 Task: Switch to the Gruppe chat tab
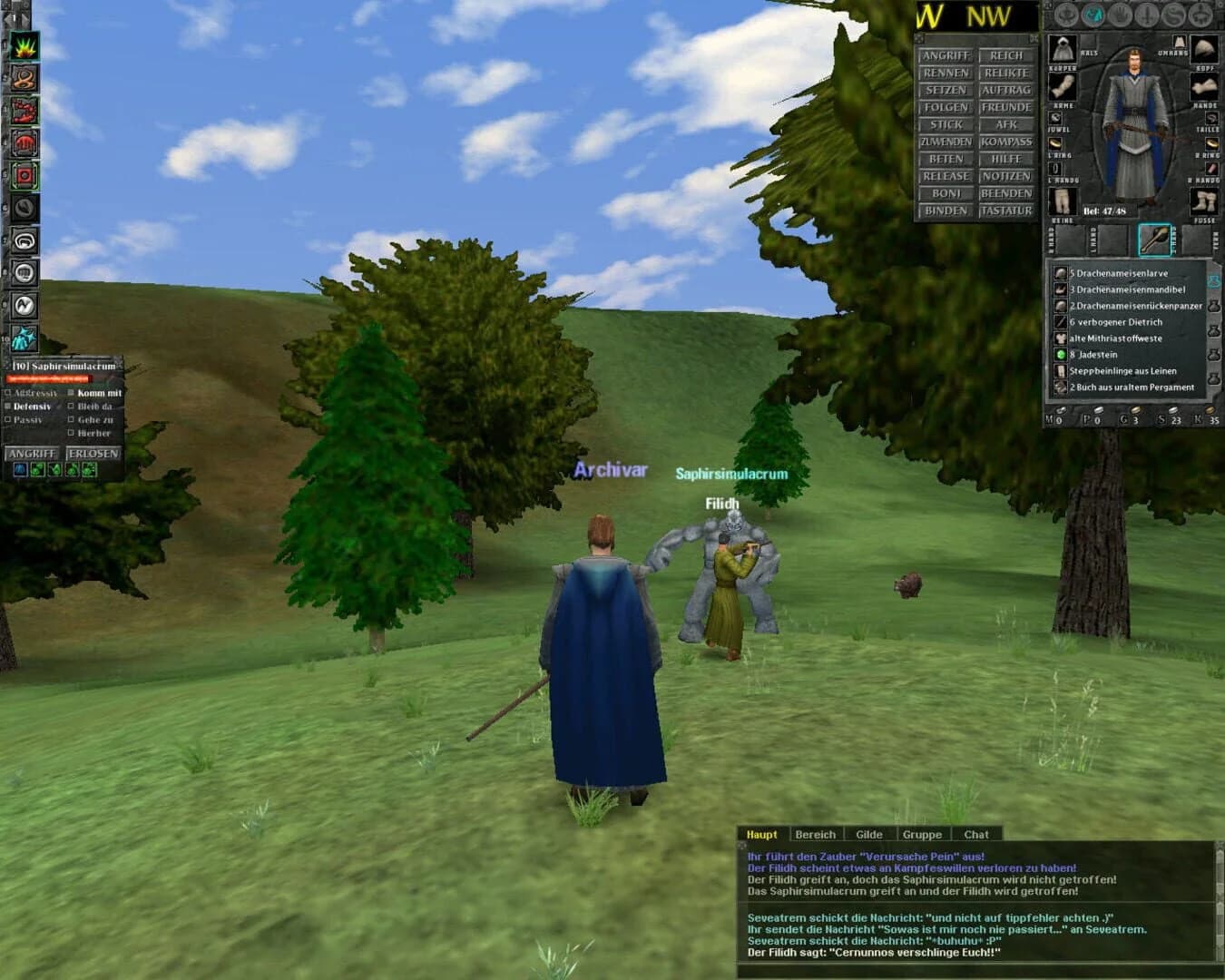coord(923,835)
